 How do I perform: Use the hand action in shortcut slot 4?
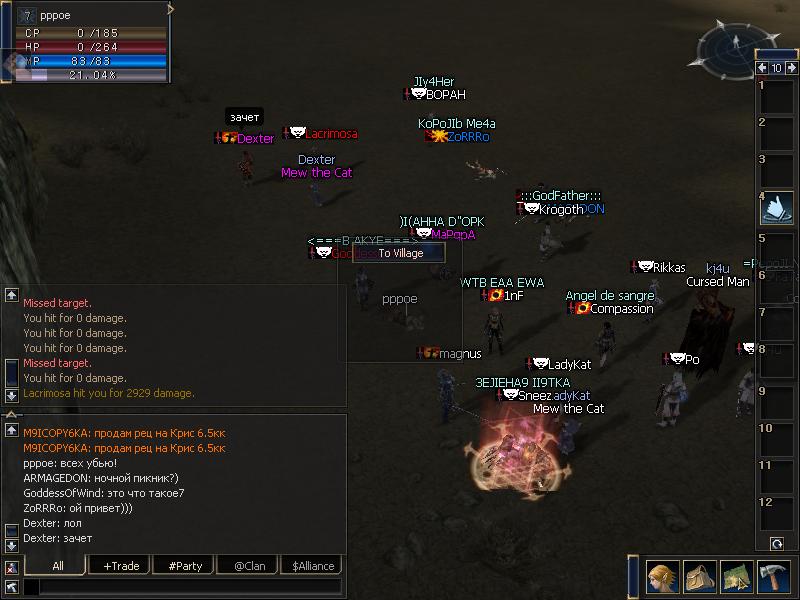tap(777, 206)
